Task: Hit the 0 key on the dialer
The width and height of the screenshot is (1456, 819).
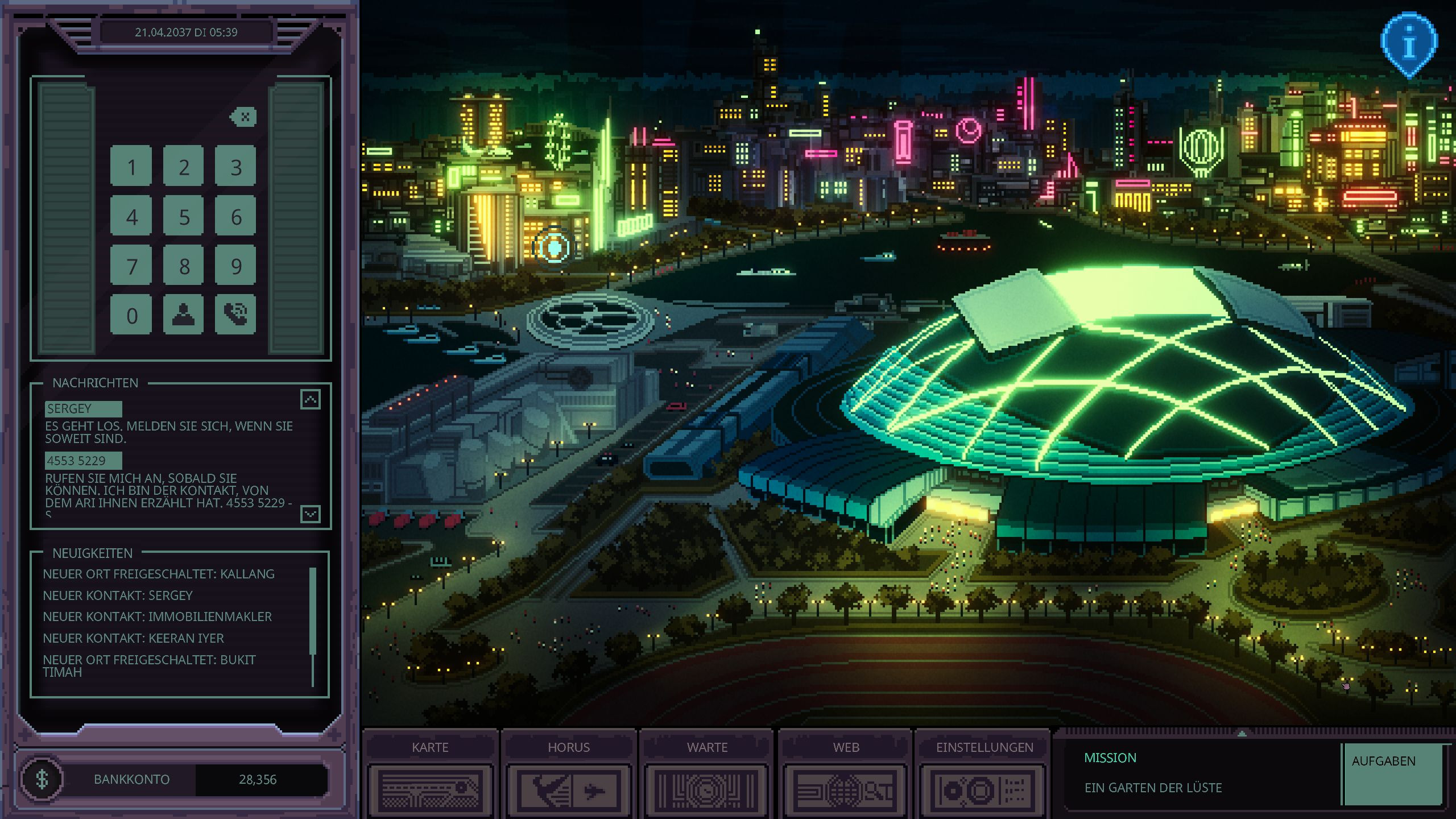Action: (x=131, y=315)
